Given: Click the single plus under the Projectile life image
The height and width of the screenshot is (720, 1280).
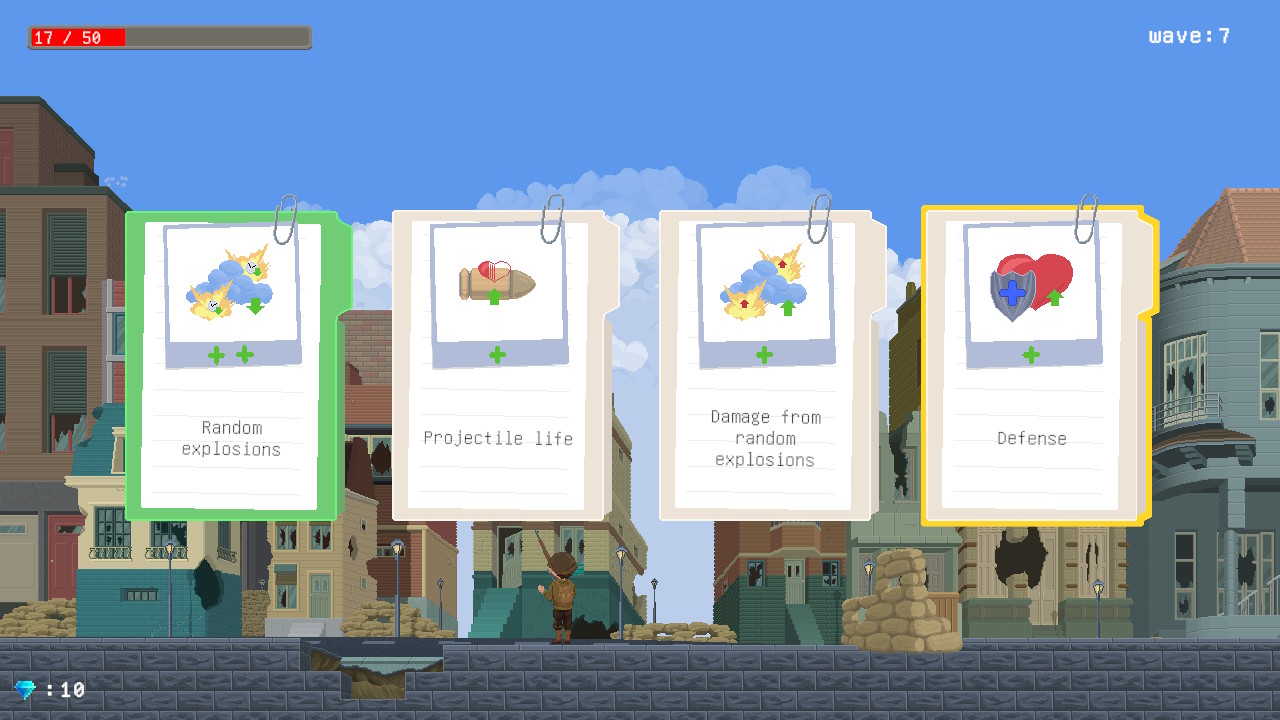Looking at the screenshot, I should (498, 354).
